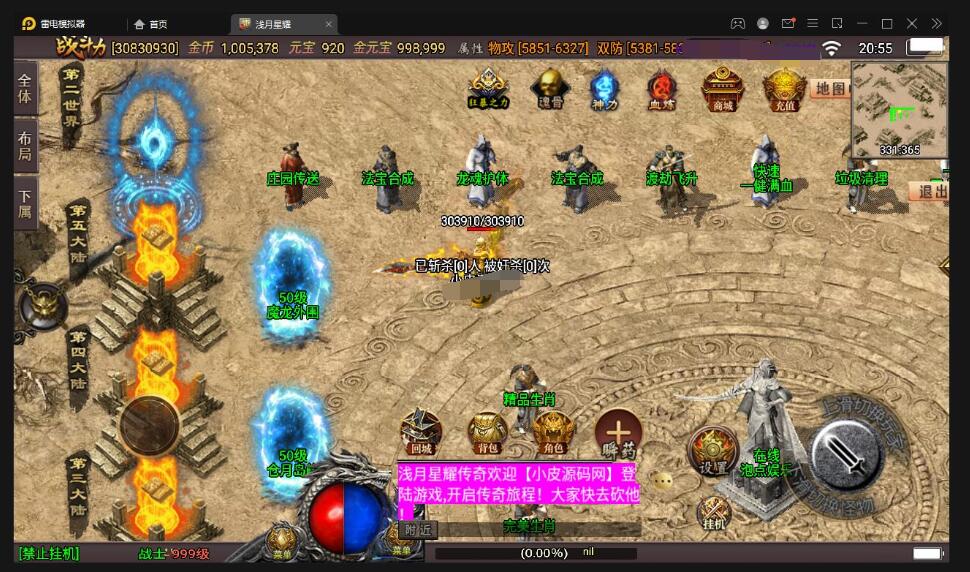Open the 商城 shop icon
The height and width of the screenshot is (572, 970).
click(722, 87)
